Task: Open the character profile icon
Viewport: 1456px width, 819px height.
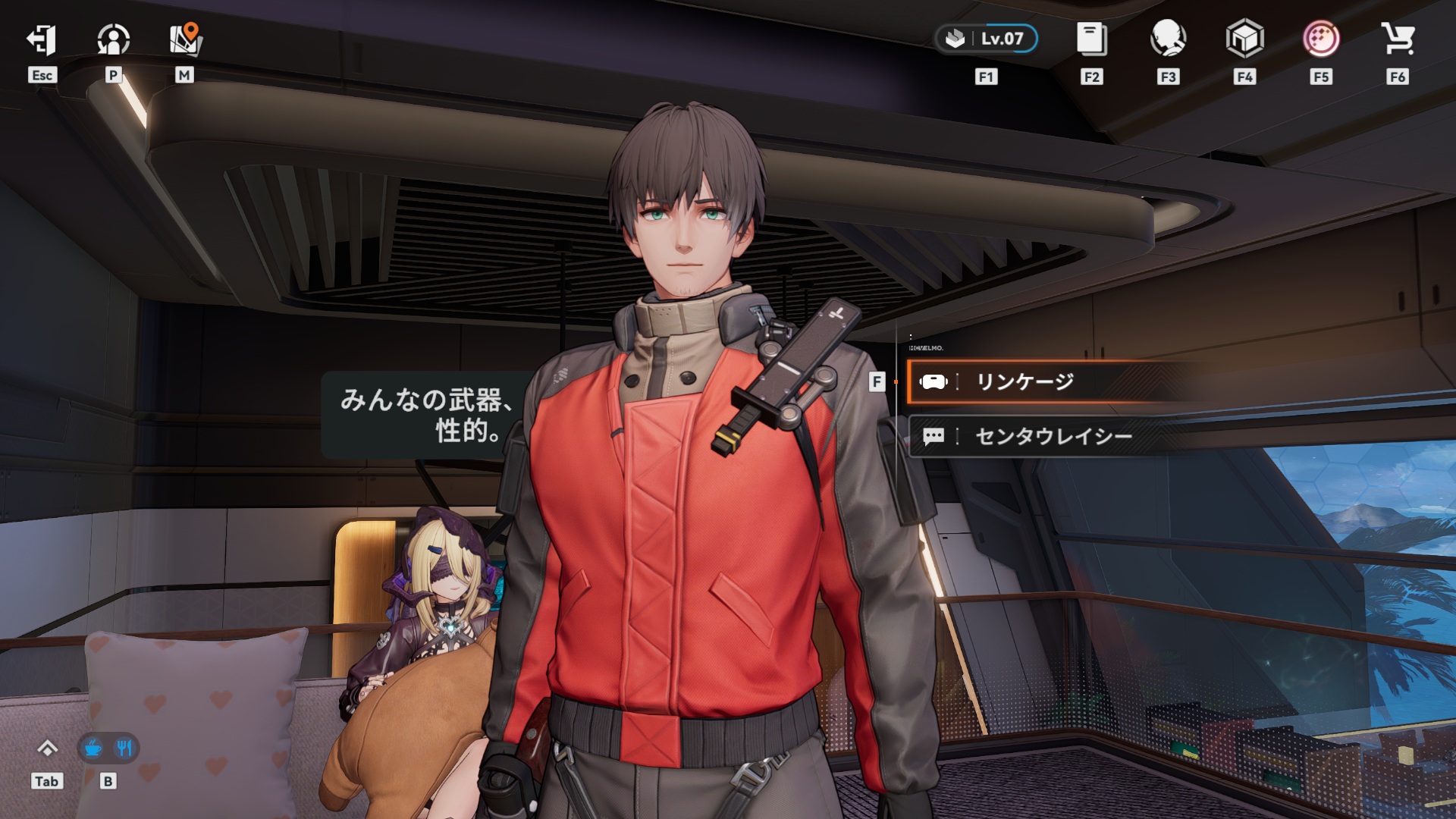Action: (x=113, y=40)
